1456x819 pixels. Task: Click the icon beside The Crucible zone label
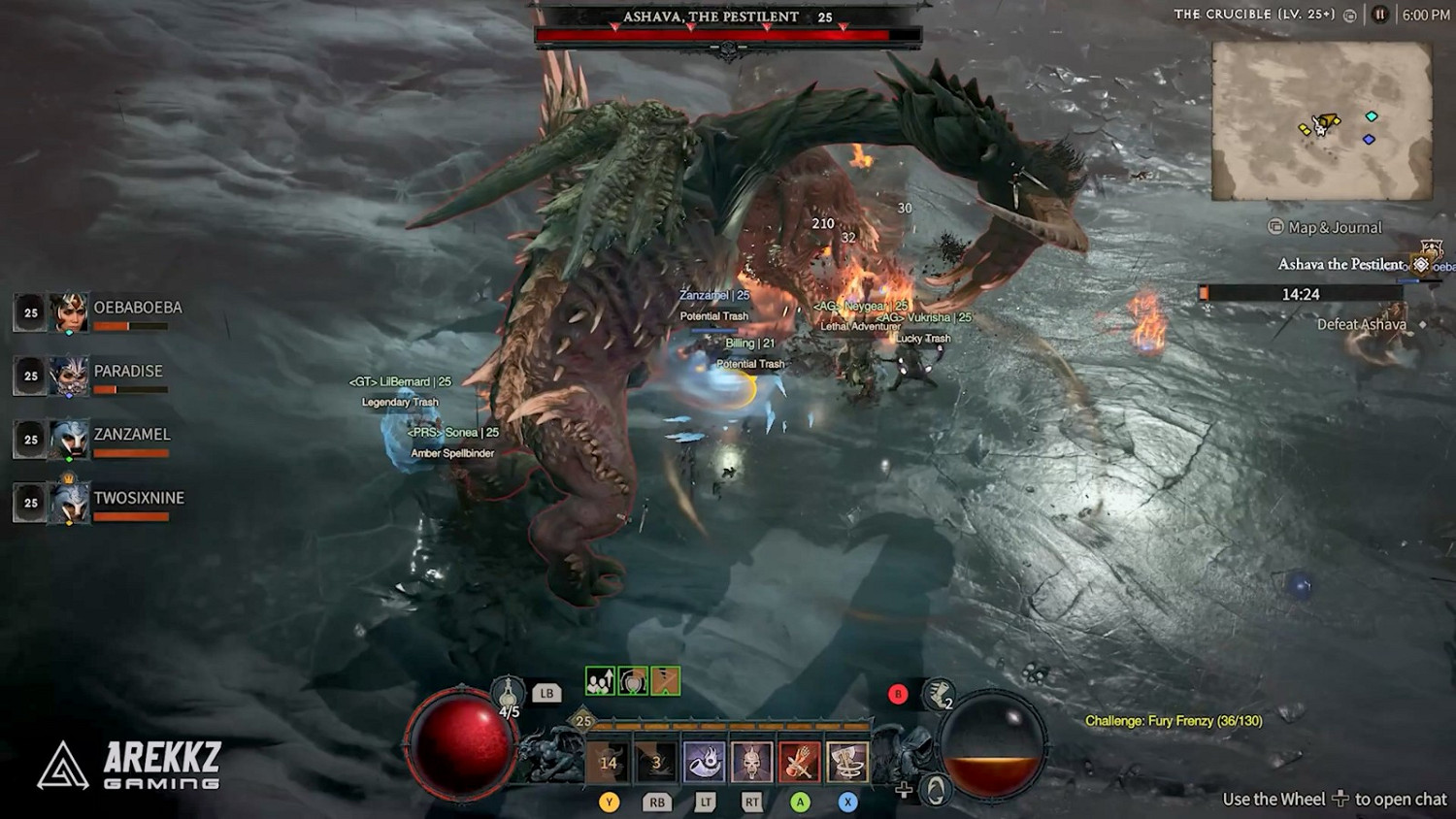click(x=1348, y=16)
